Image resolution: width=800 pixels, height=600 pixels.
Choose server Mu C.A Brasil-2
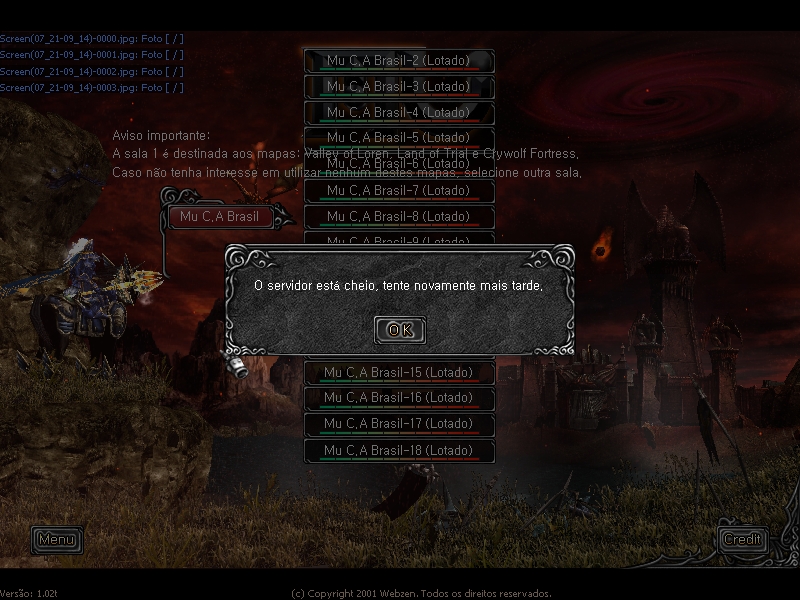(399, 61)
